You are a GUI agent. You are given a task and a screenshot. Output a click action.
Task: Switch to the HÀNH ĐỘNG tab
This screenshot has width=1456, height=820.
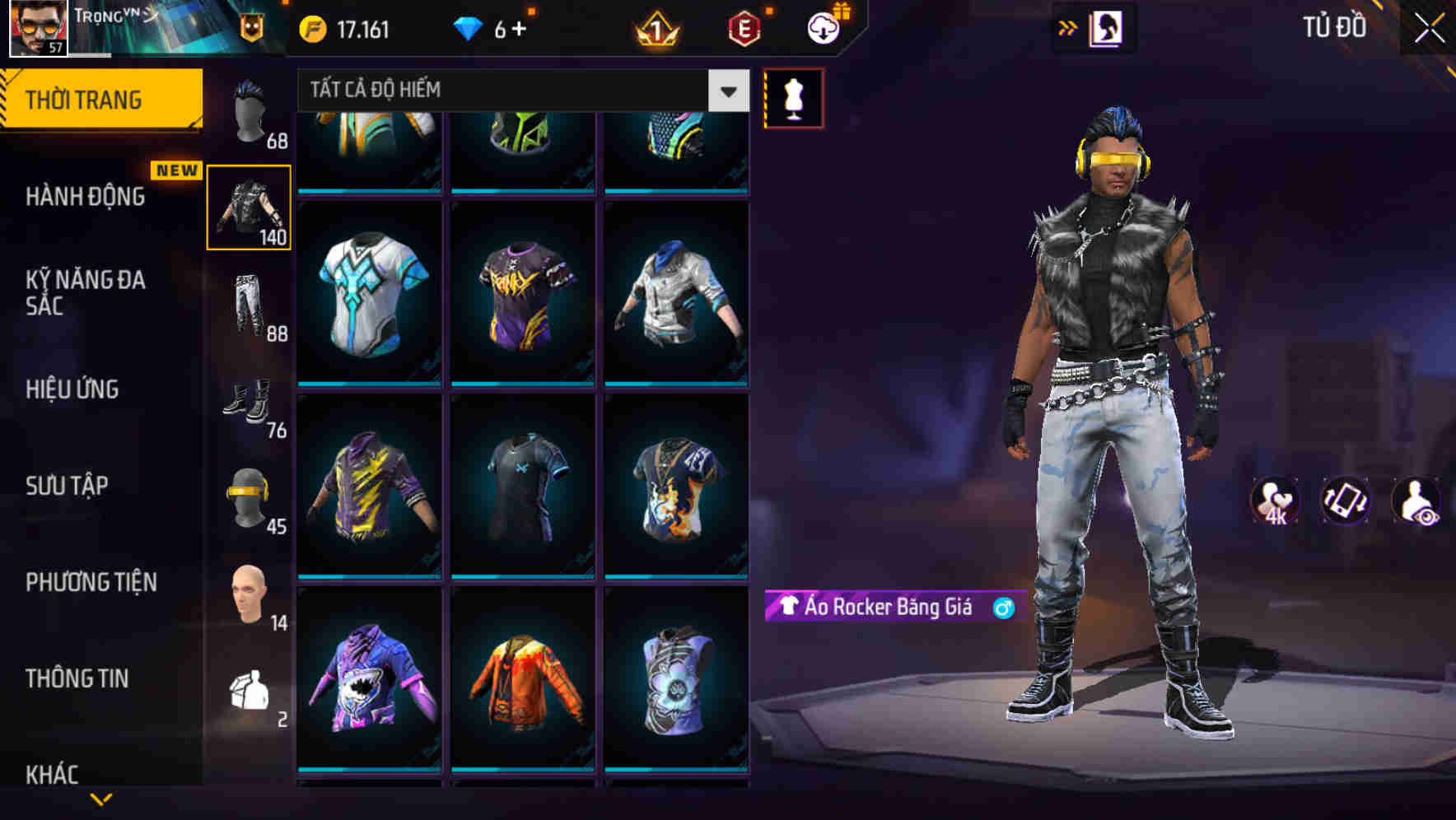[x=85, y=198]
